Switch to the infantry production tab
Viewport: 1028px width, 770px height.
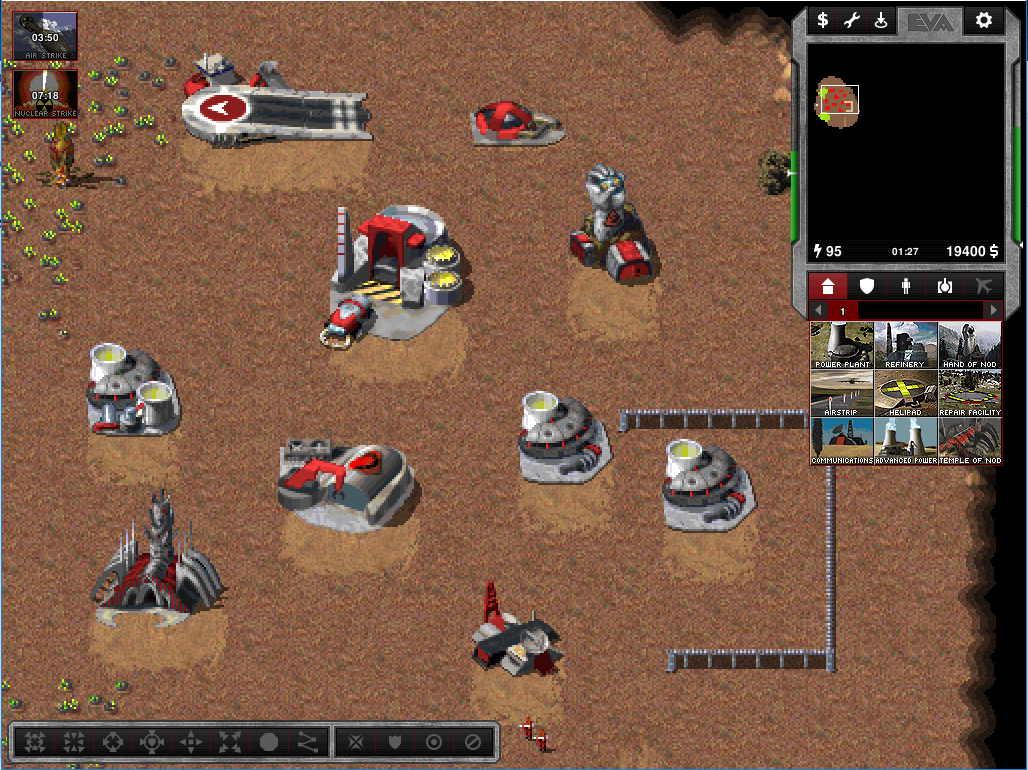pos(906,286)
